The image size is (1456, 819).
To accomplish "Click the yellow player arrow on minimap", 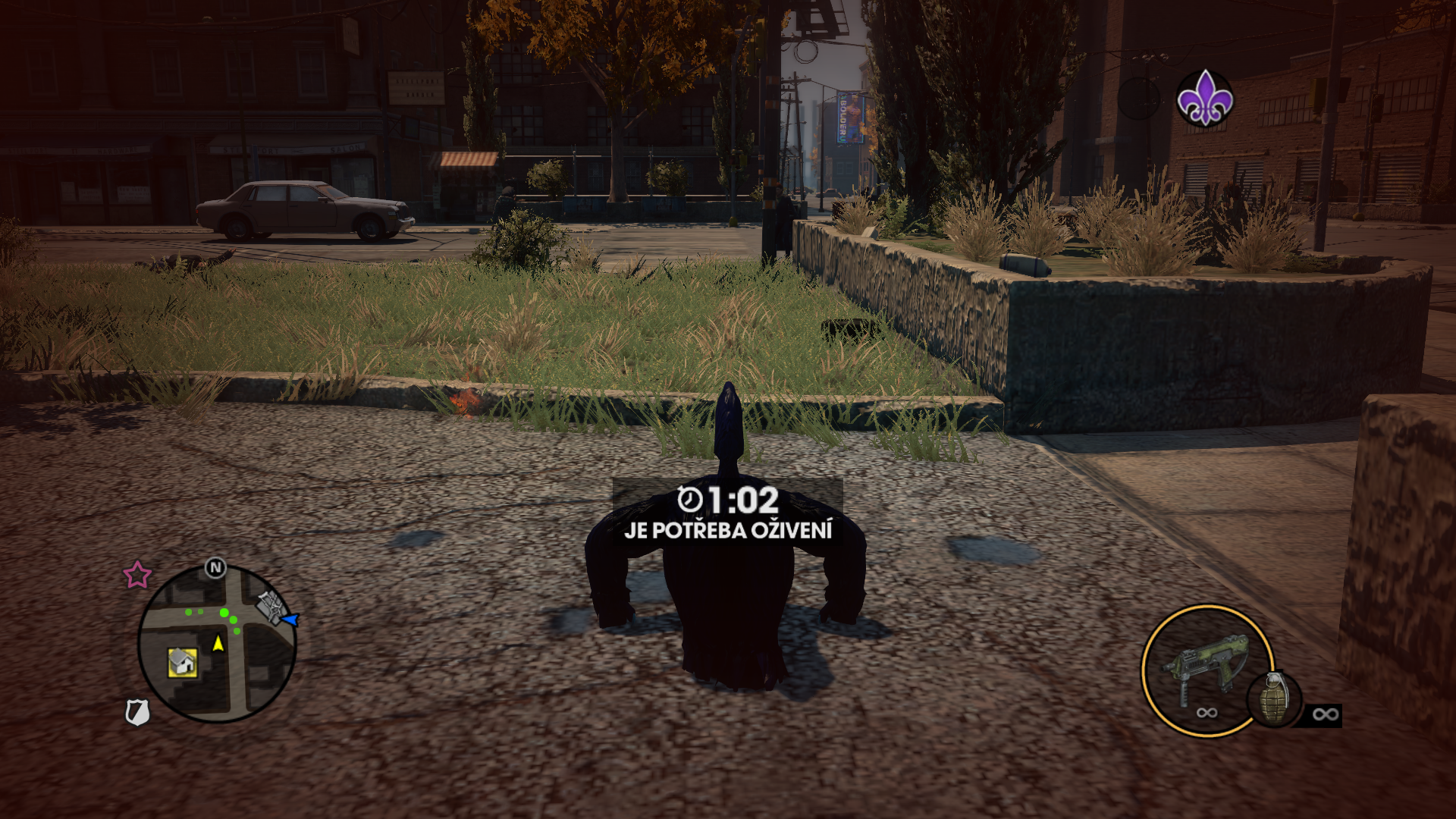I will 218,643.
